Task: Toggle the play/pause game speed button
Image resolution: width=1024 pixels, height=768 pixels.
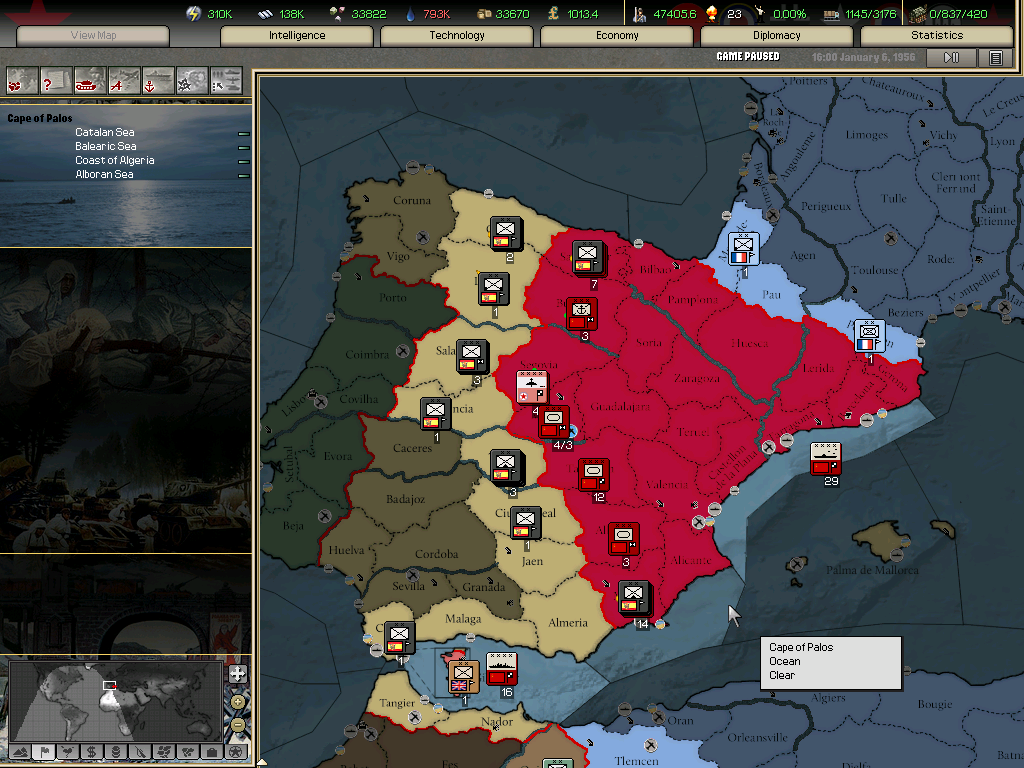Action: point(952,58)
